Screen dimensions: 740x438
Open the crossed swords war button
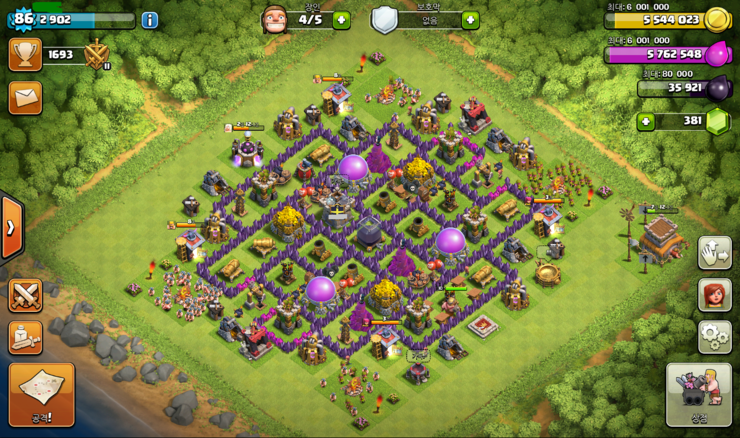(x=25, y=295)
